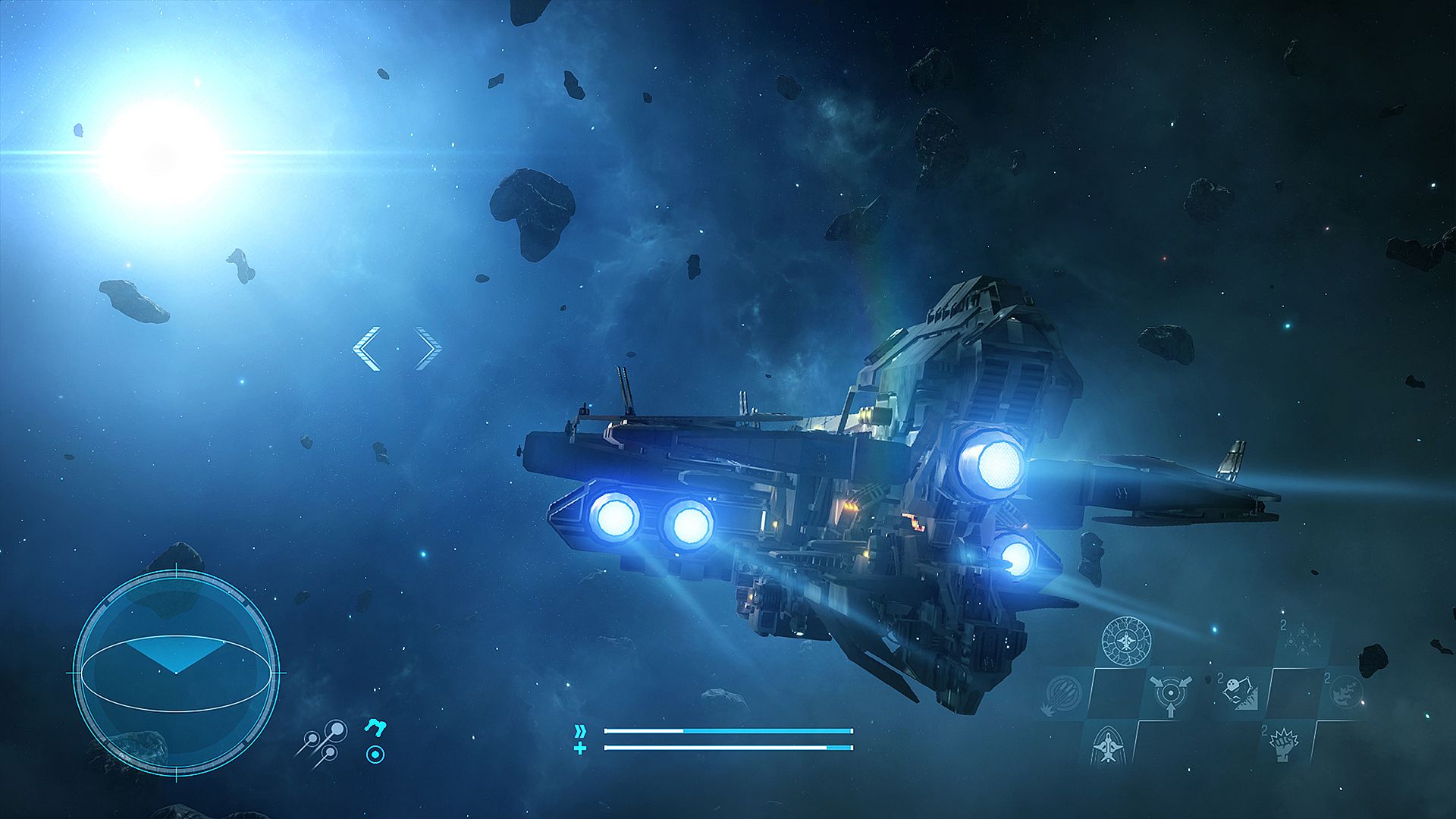Image resolution: width=1456 pixels, height=819 pixels.
Task: Deploy the four-drone formation ability
Action: (x=1301, y=639)
